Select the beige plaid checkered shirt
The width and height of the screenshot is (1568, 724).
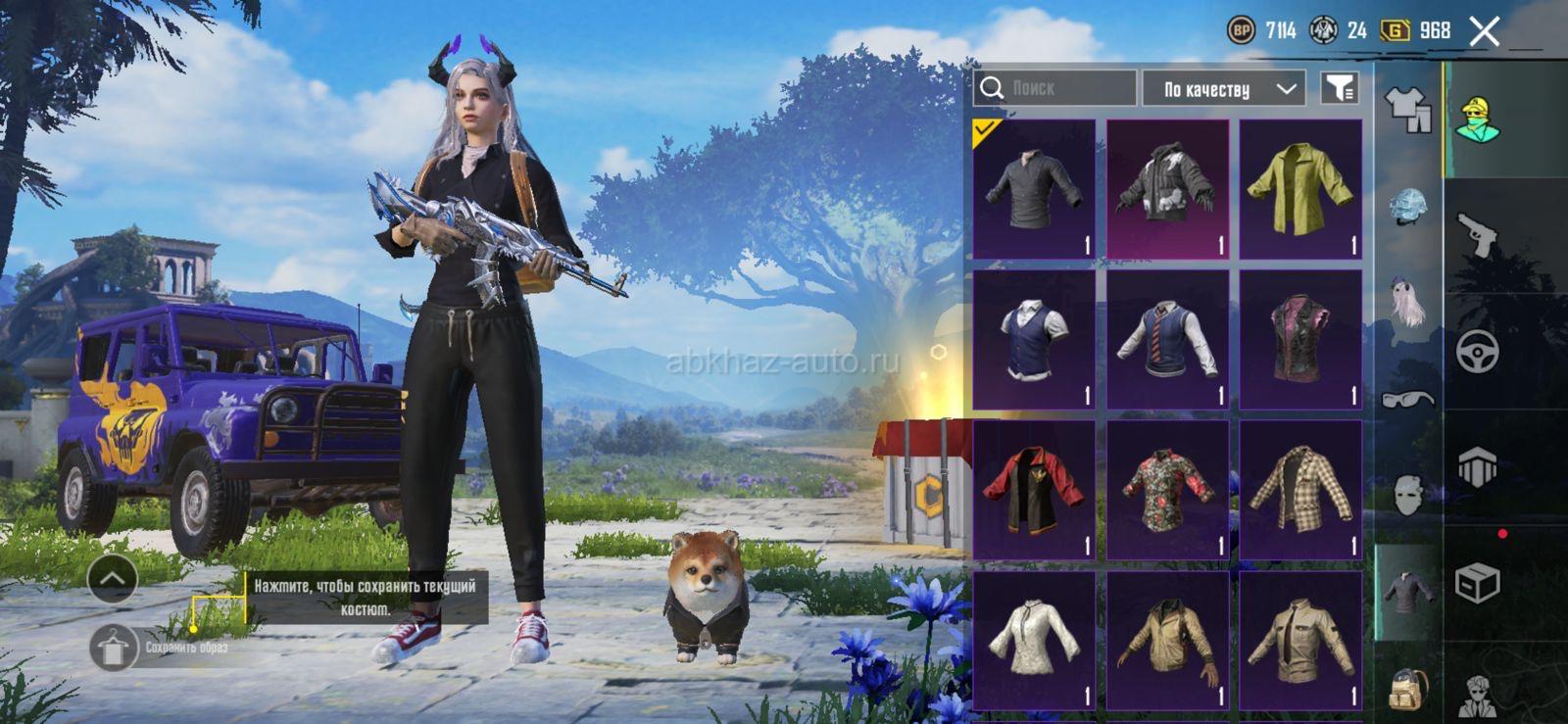tap(1300, 490)
